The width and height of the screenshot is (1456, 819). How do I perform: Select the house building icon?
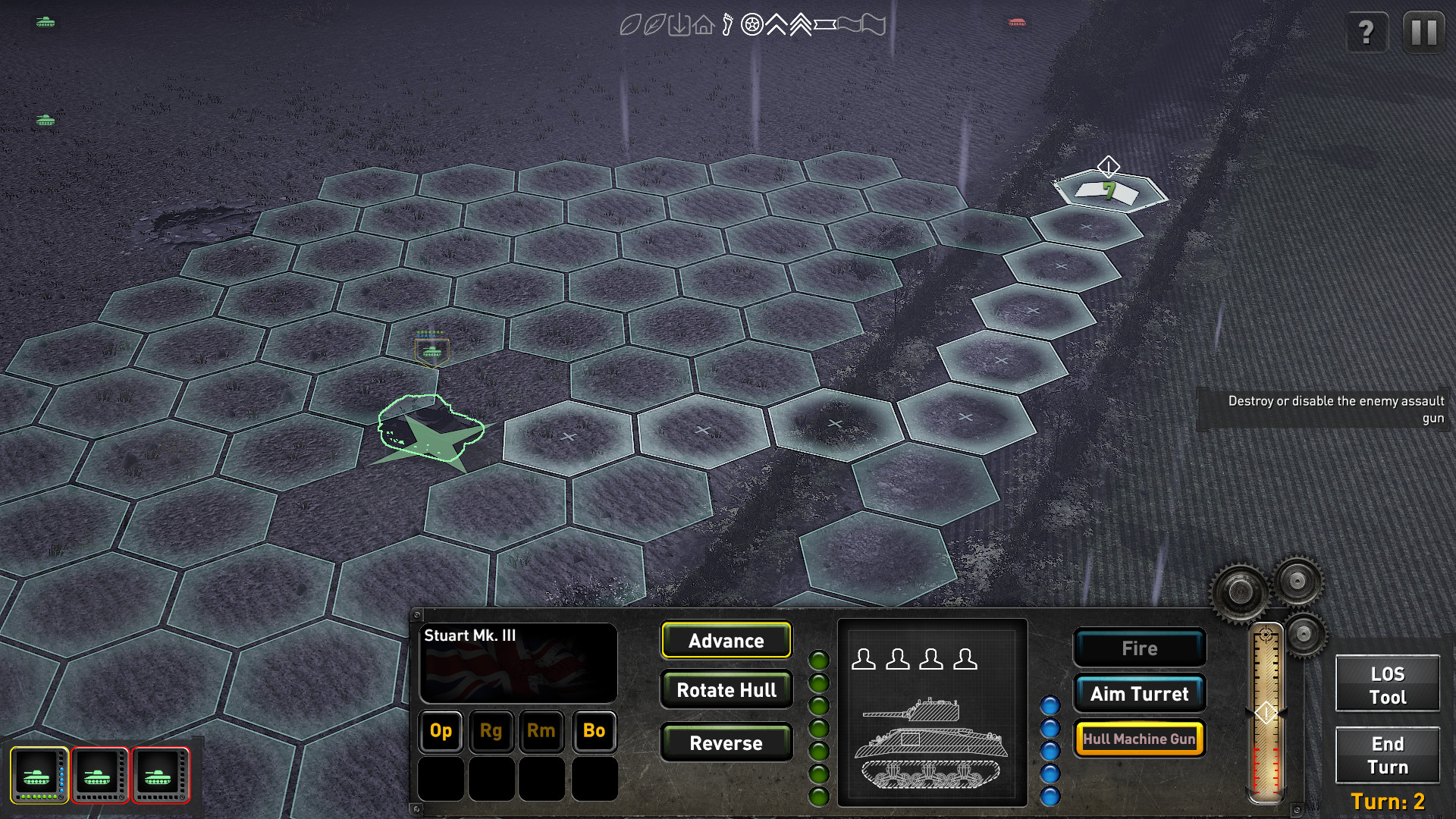coord(704,24)
